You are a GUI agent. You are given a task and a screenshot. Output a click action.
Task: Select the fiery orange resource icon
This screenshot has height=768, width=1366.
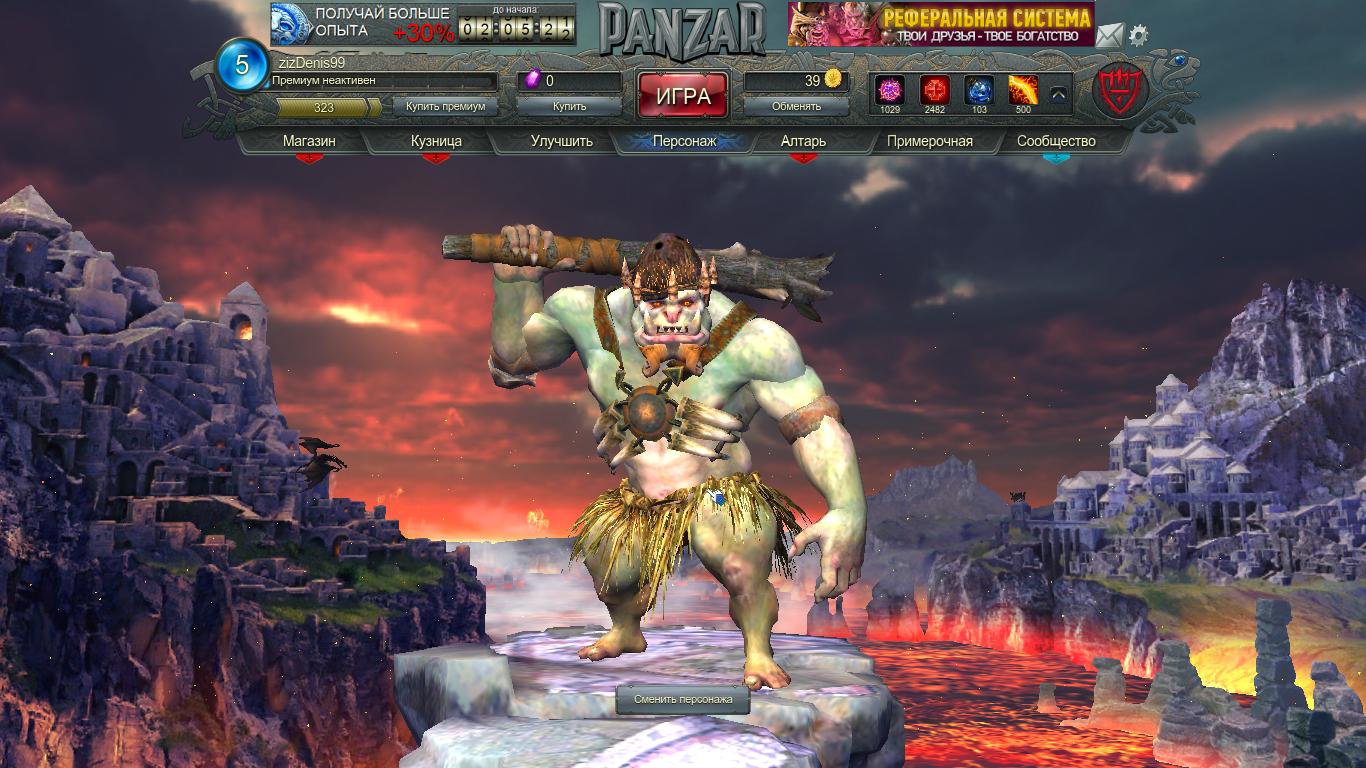tap(1022, 90)
